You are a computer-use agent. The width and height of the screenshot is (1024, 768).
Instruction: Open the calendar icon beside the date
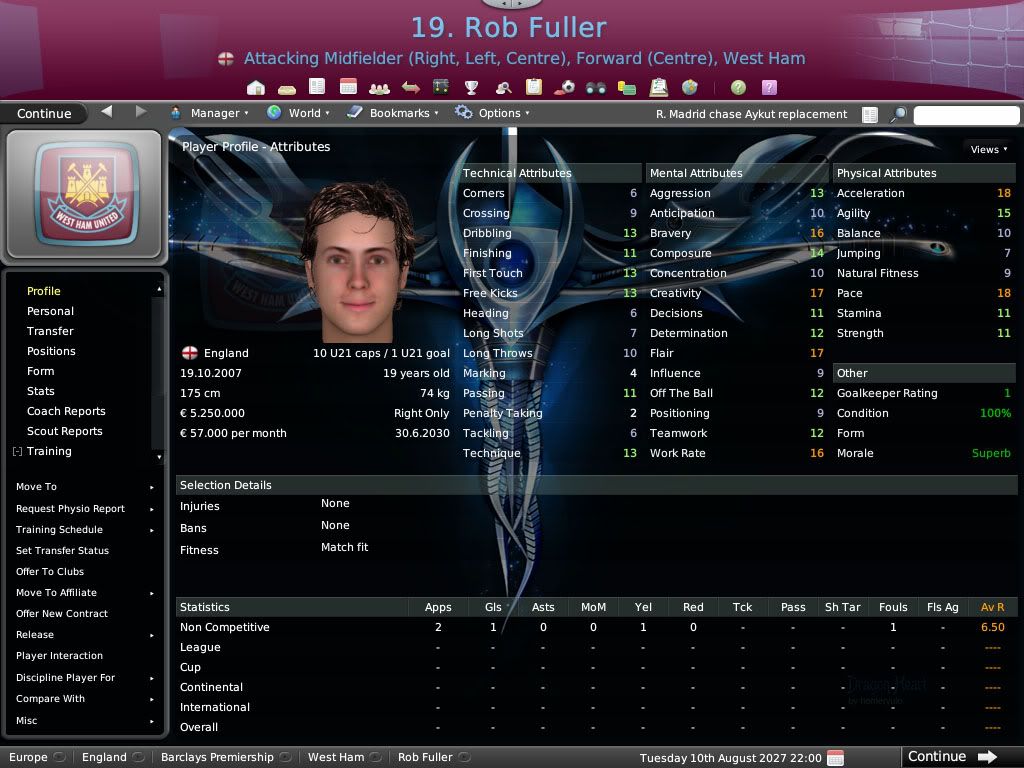(x=836, y=757)
